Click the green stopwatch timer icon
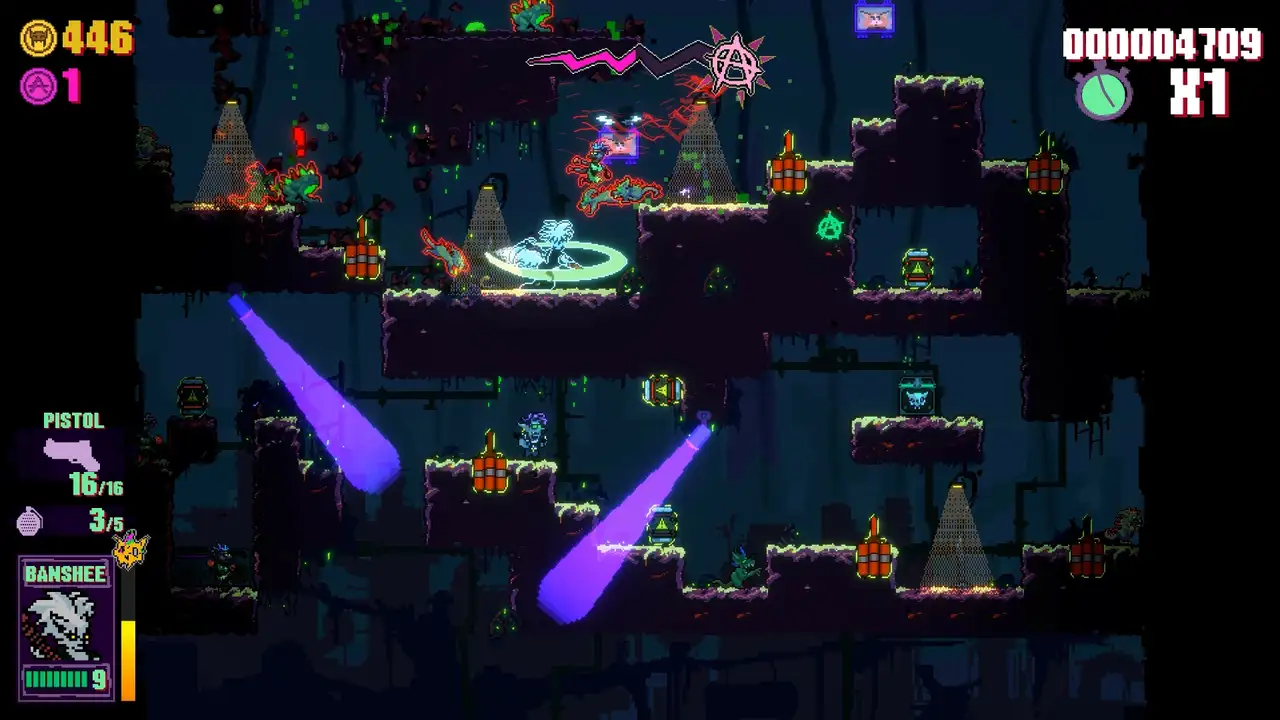Screen dimensions: 1280x720 1103,93
